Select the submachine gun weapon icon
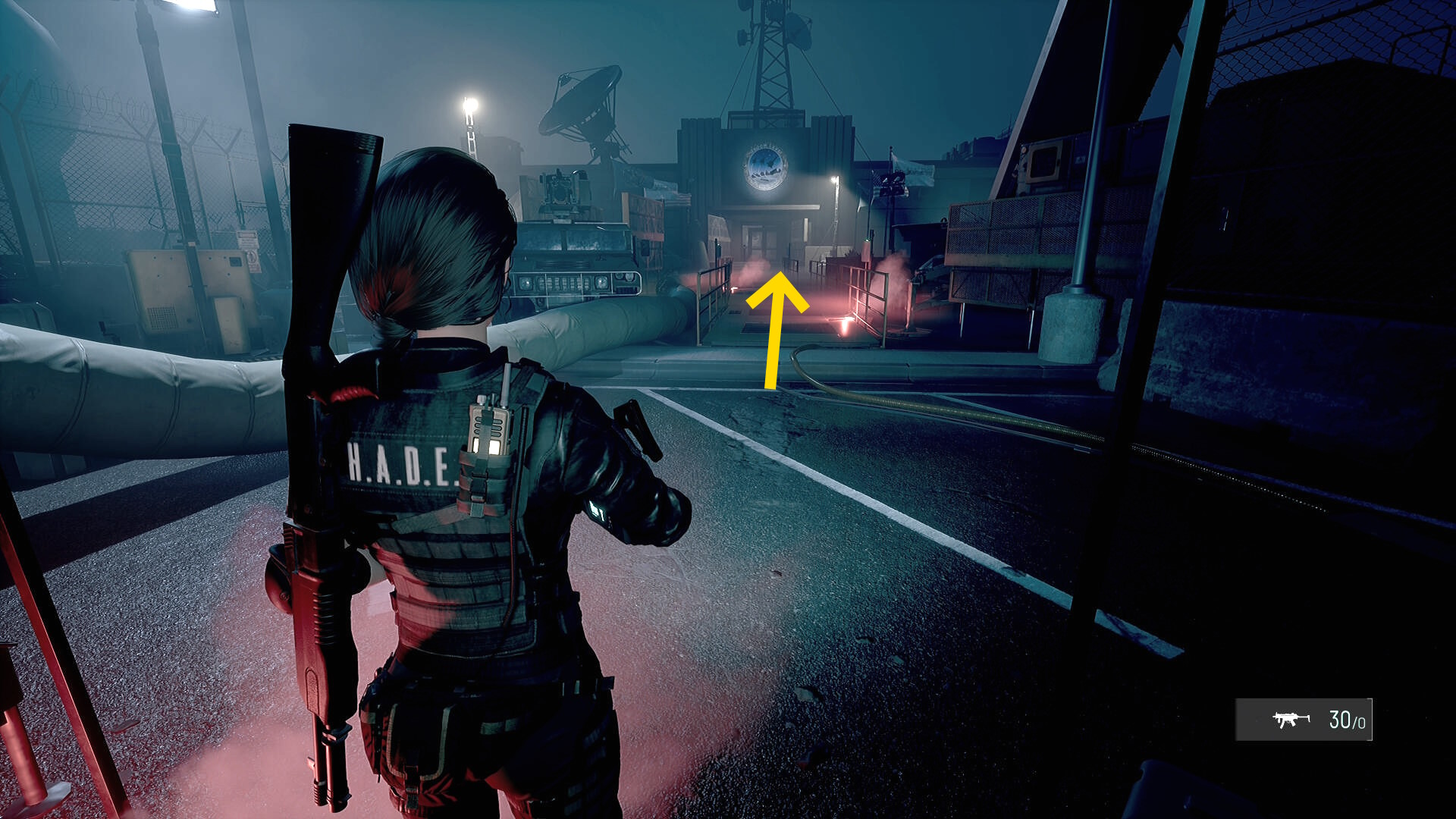 coord(1291,719)
